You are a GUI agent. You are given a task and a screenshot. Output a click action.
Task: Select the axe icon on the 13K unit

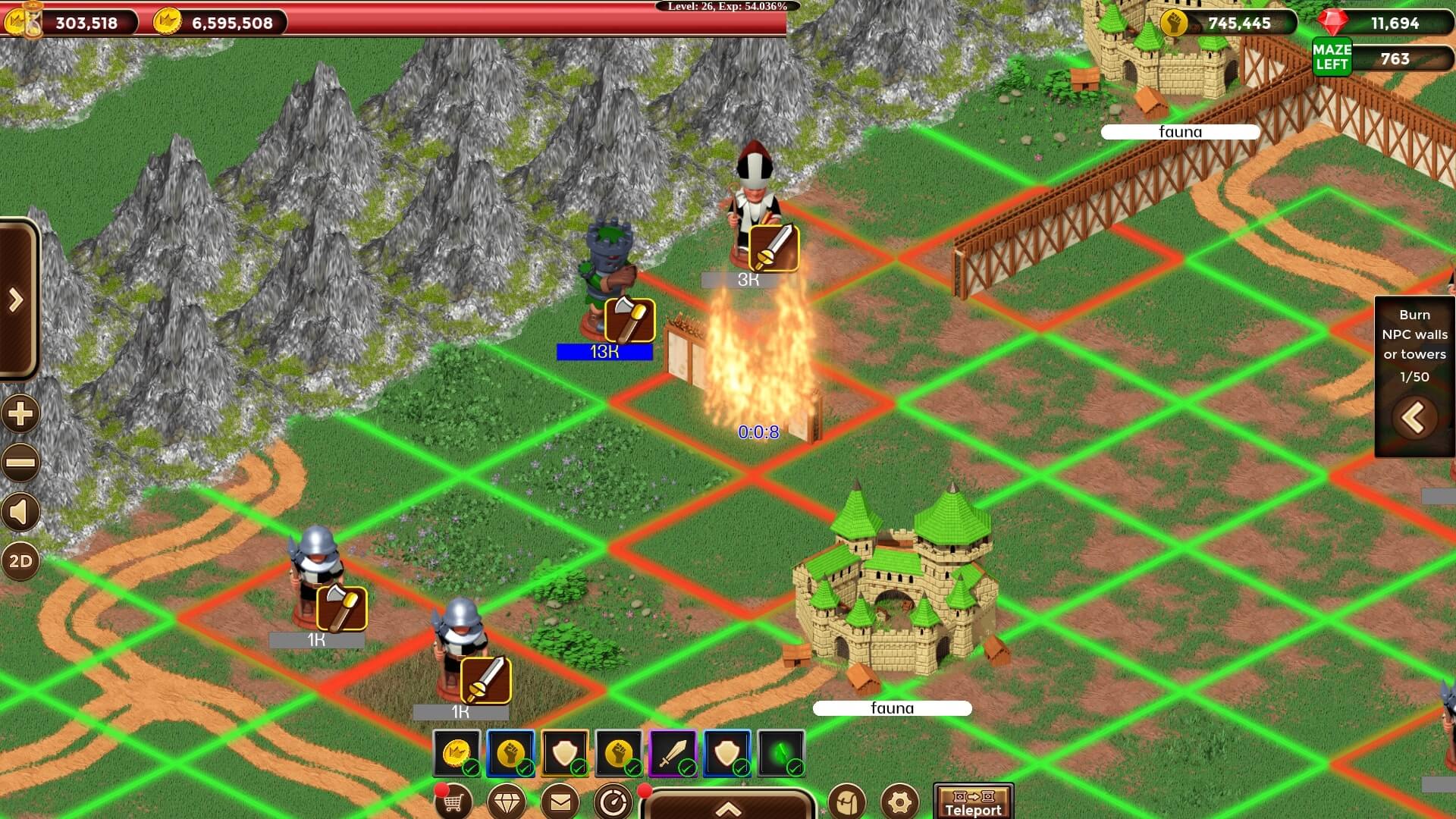click(x=629, y=320)
